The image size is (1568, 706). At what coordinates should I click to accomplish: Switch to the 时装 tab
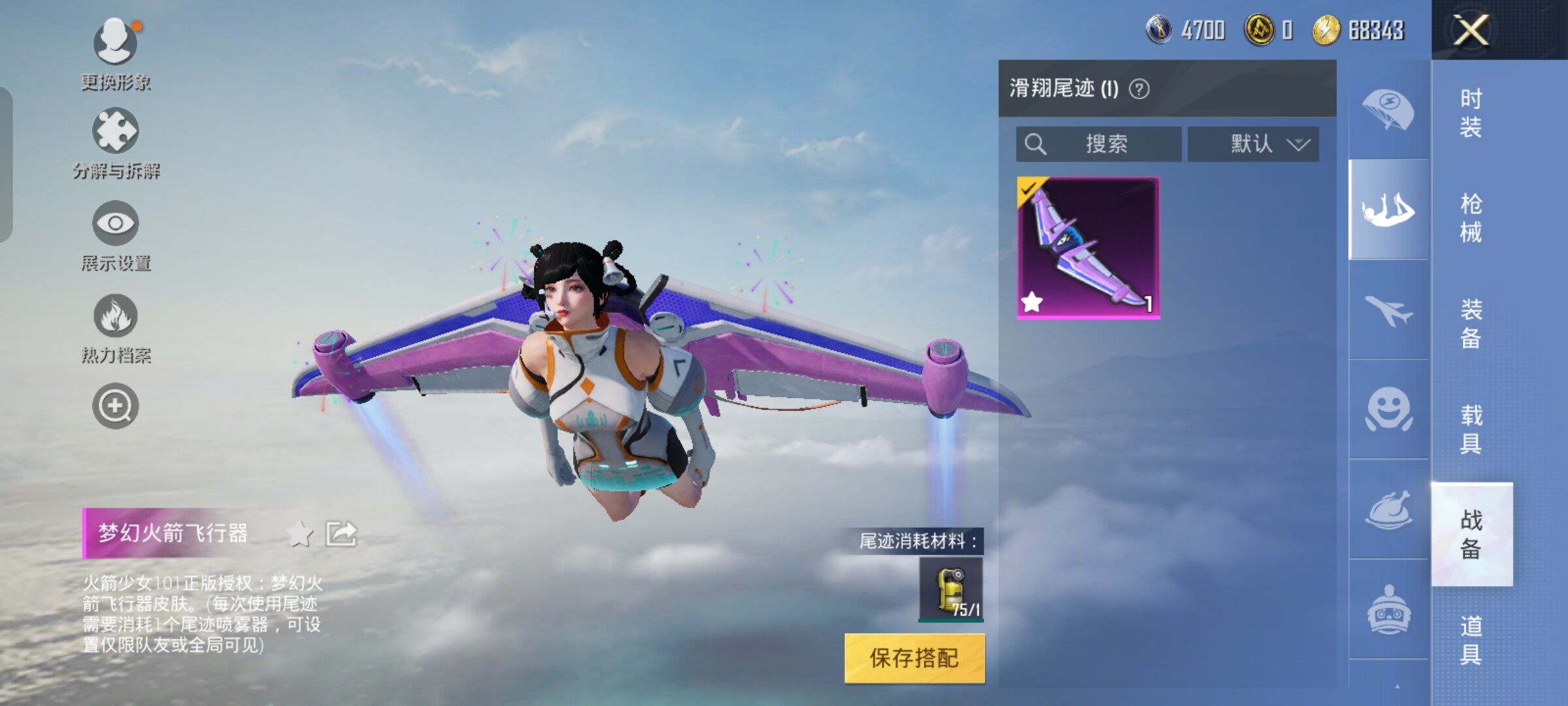tap(1471, 112)
